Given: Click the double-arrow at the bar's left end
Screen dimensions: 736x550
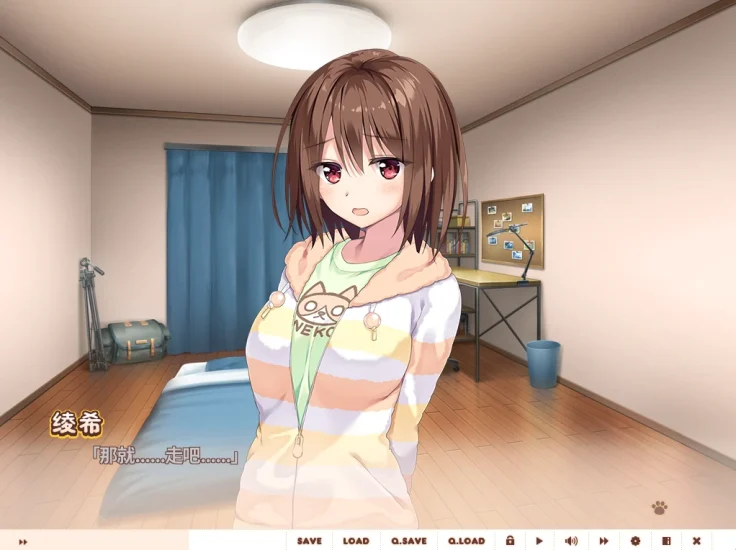Looking at the screenshot, I should click(x=23, y=542).
